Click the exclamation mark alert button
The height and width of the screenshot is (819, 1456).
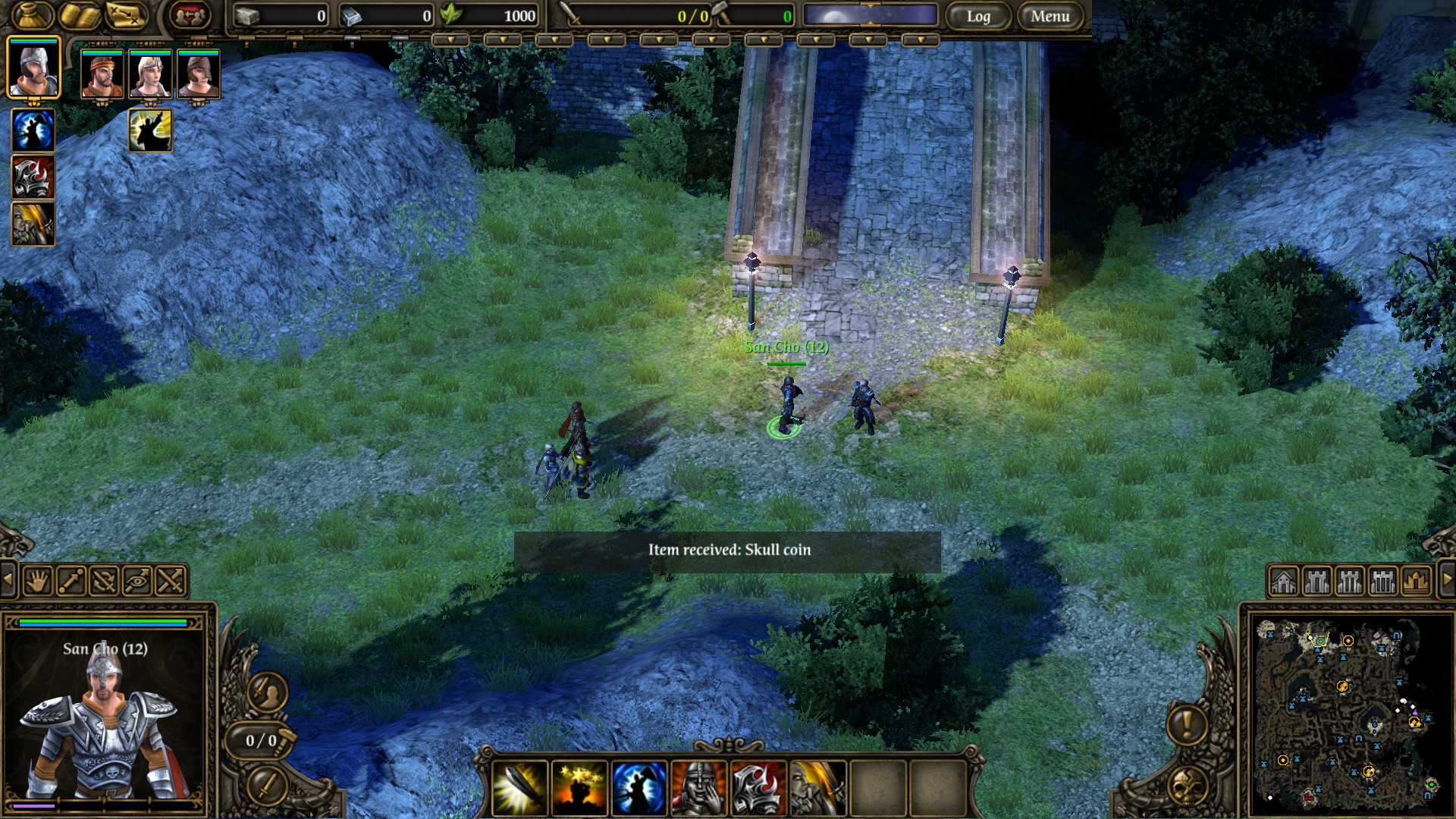[x=1187, y=723]
